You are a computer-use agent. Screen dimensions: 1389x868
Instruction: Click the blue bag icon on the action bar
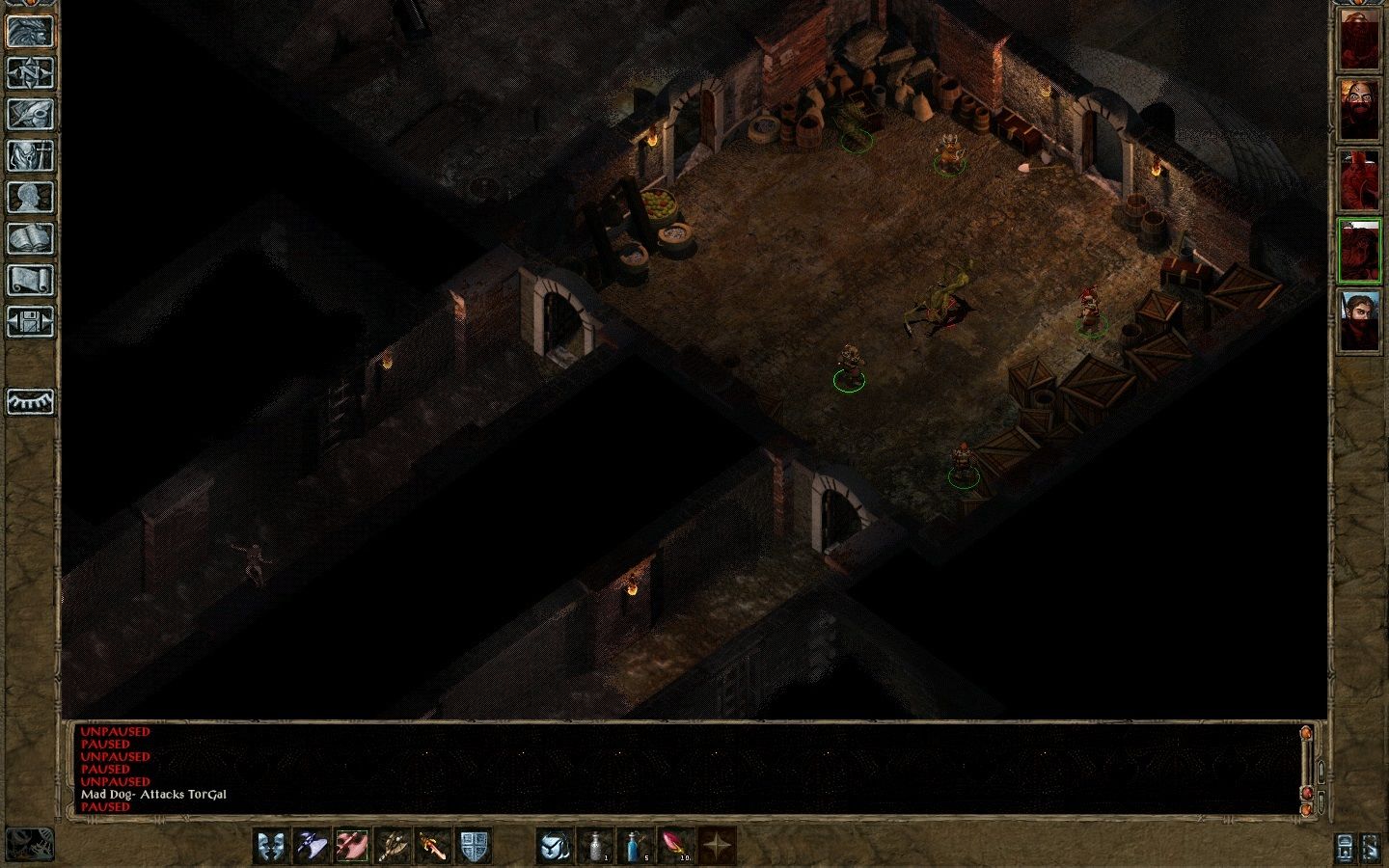point(555,846)
